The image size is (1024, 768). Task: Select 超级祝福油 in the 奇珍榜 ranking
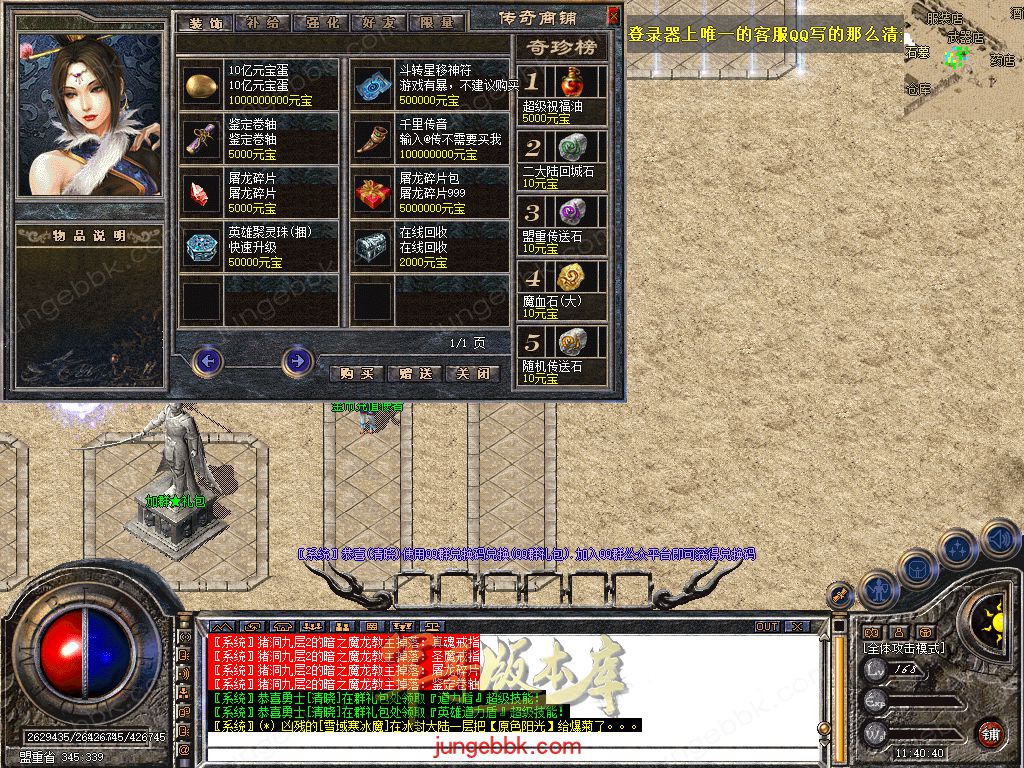coord(571,82)
